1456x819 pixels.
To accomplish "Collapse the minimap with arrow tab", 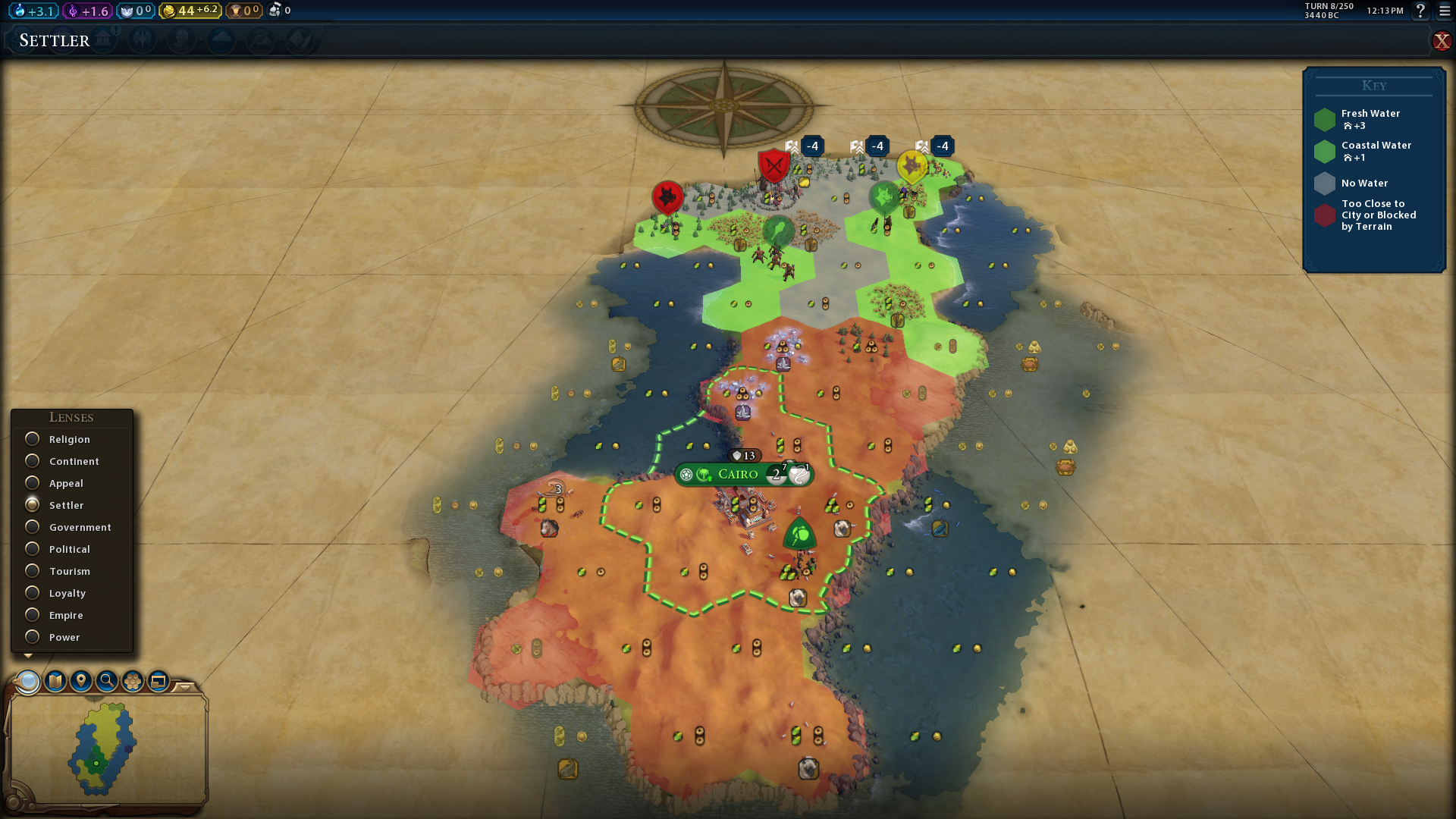I will click(x=184, y=686).
